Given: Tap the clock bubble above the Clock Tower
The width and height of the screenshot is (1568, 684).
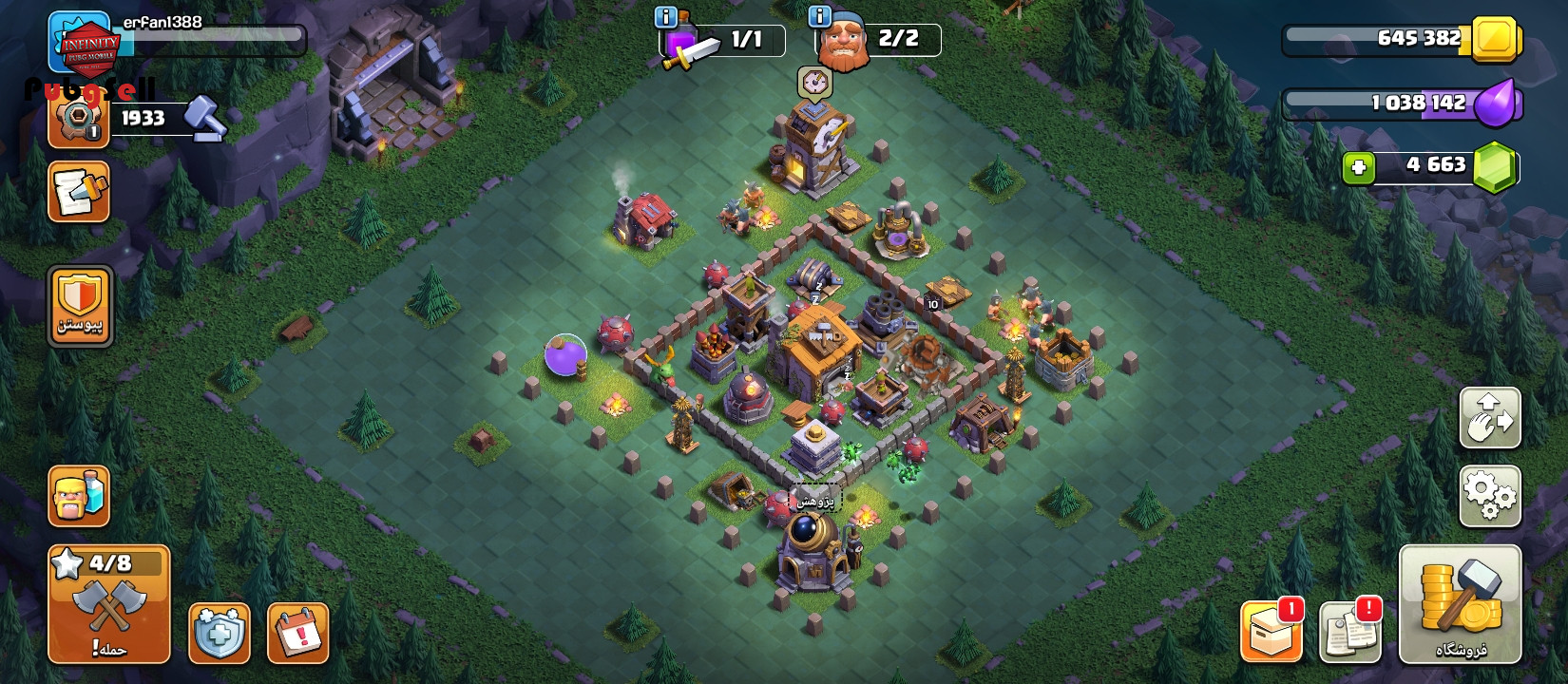Looking at the screenshot, I should click(814, 84).
